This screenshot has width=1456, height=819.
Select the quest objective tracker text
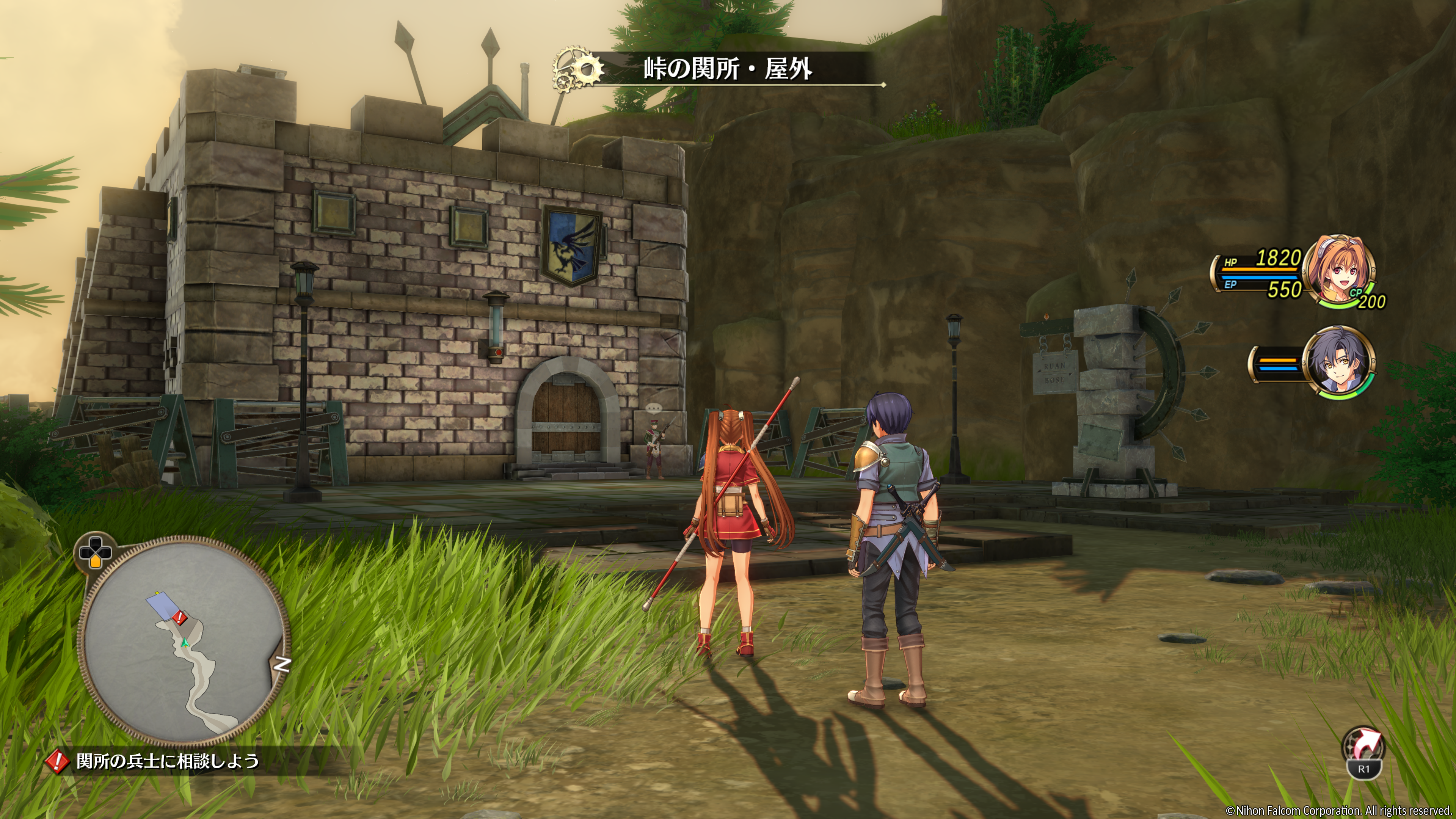167,761
